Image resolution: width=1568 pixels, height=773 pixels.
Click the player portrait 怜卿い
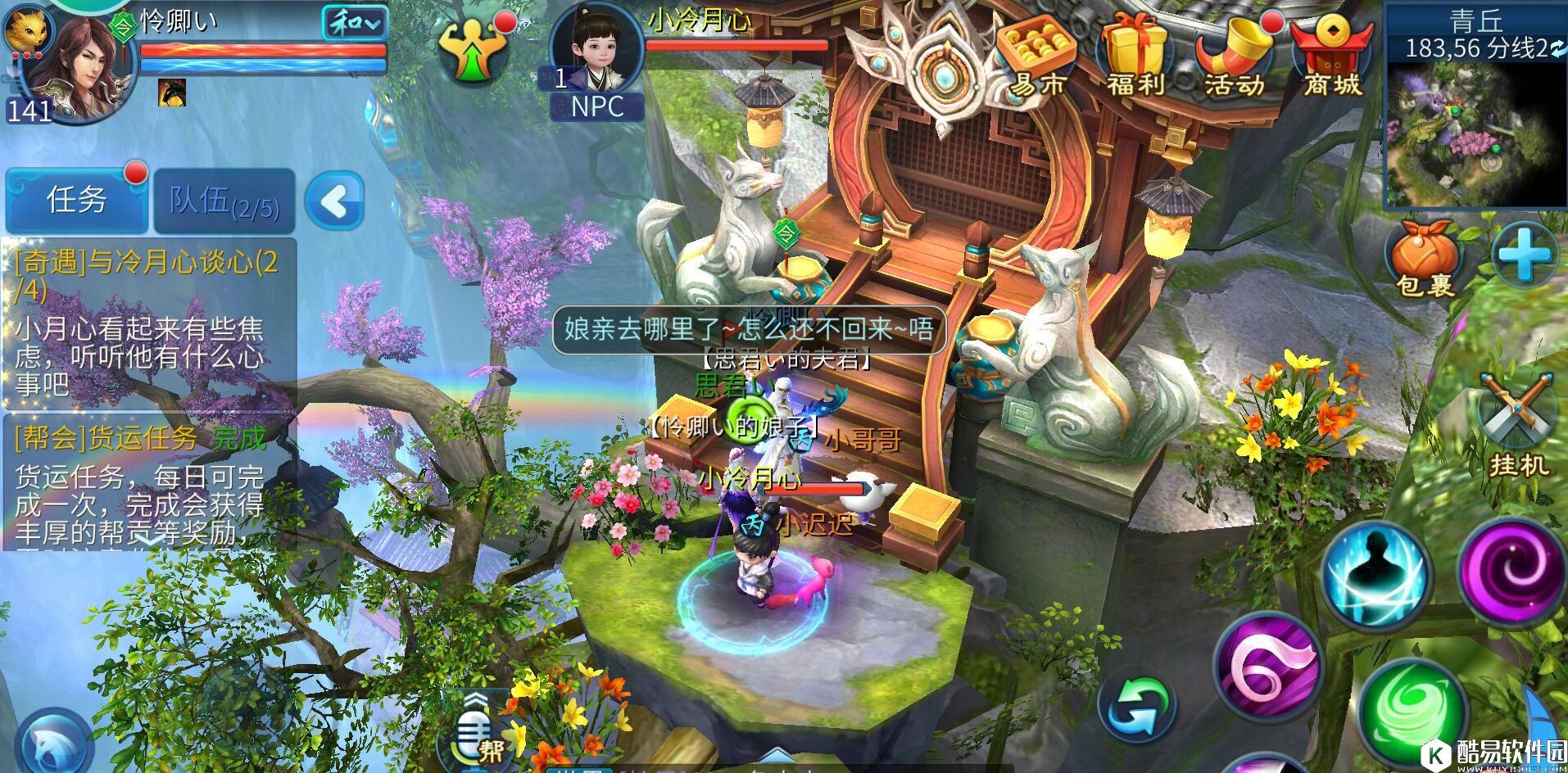tap(70, 70)
